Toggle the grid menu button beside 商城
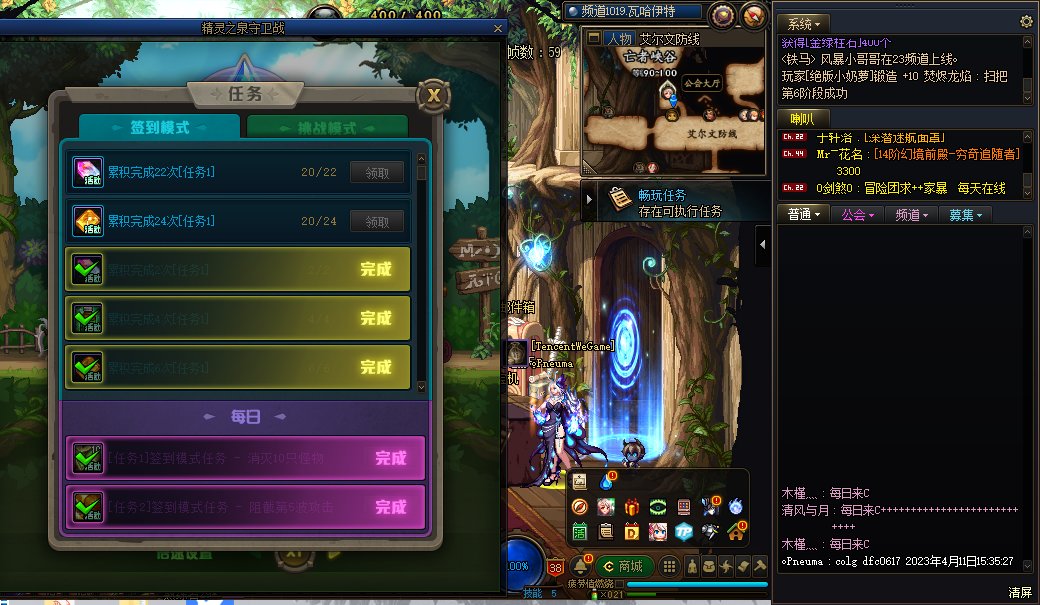This screenshot has height=605, width=1040. tap(669, 566)
